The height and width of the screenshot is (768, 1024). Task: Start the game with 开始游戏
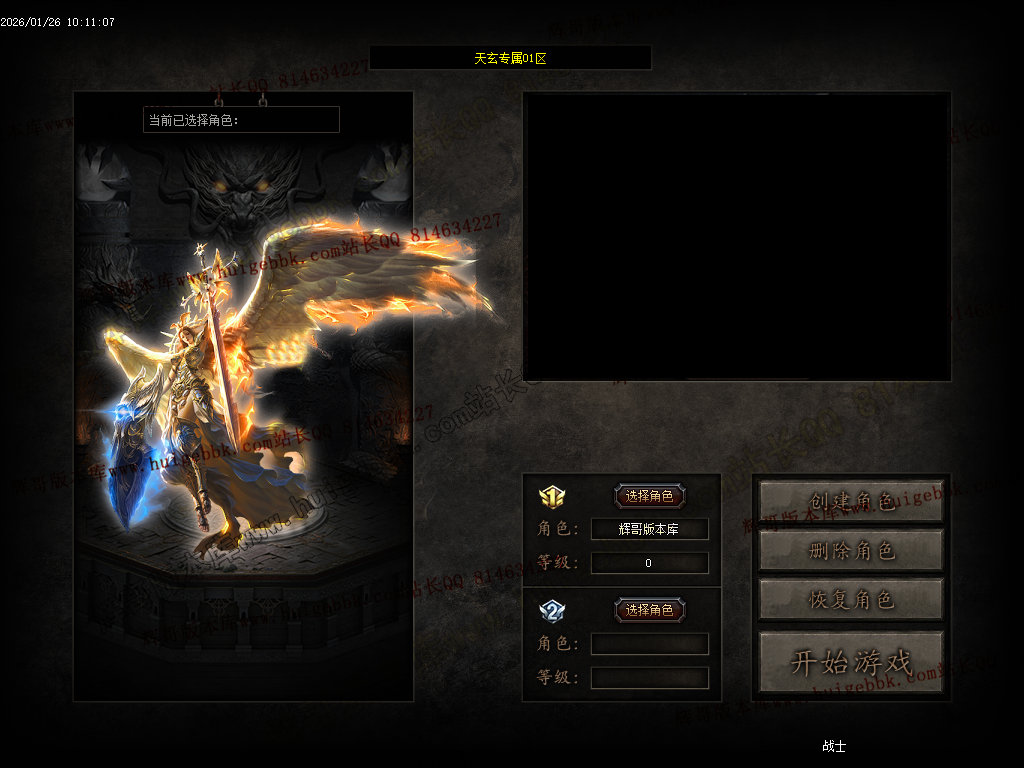click(x=851, y=662)
